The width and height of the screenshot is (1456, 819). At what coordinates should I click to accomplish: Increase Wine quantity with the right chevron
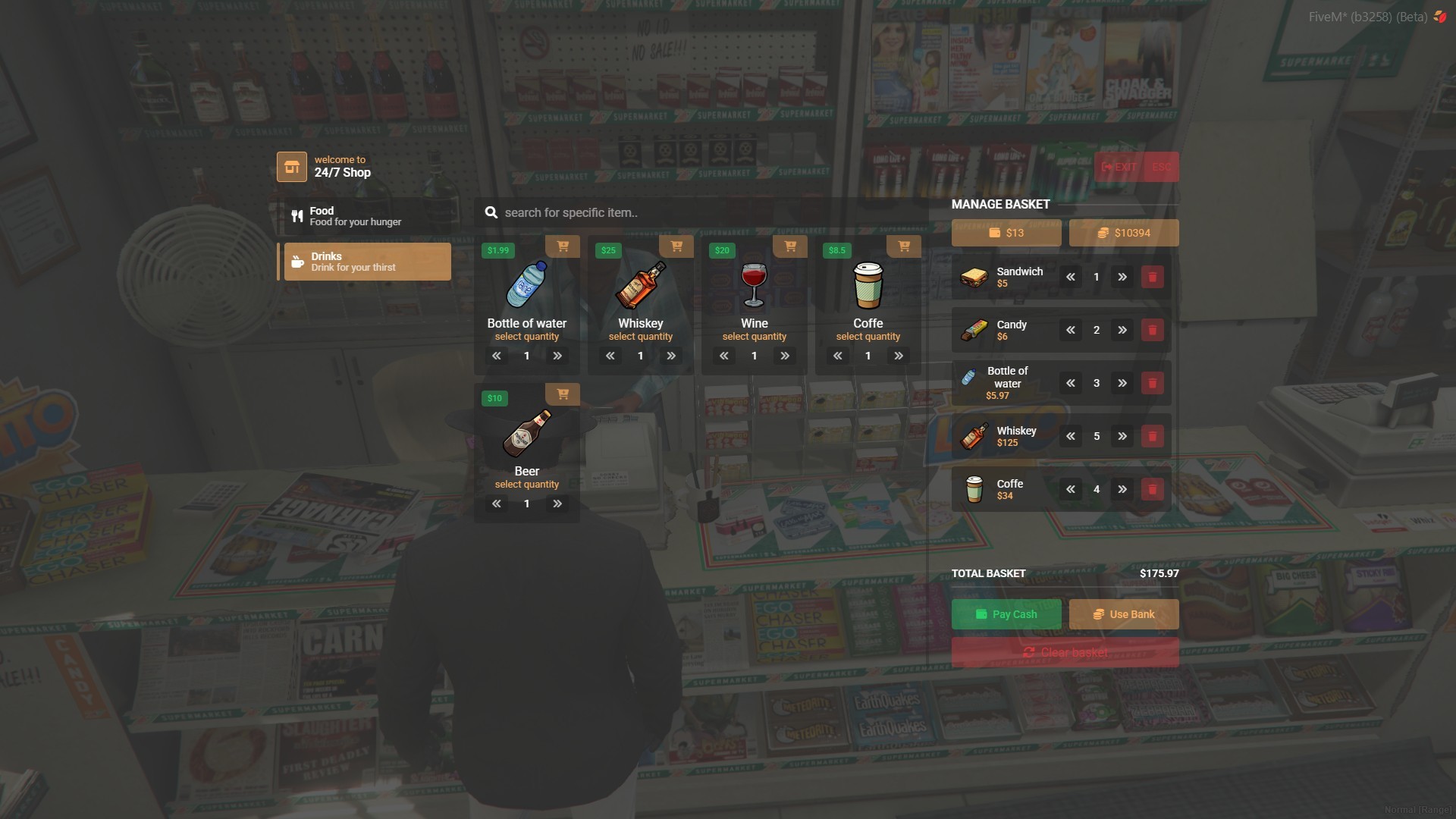785,355
